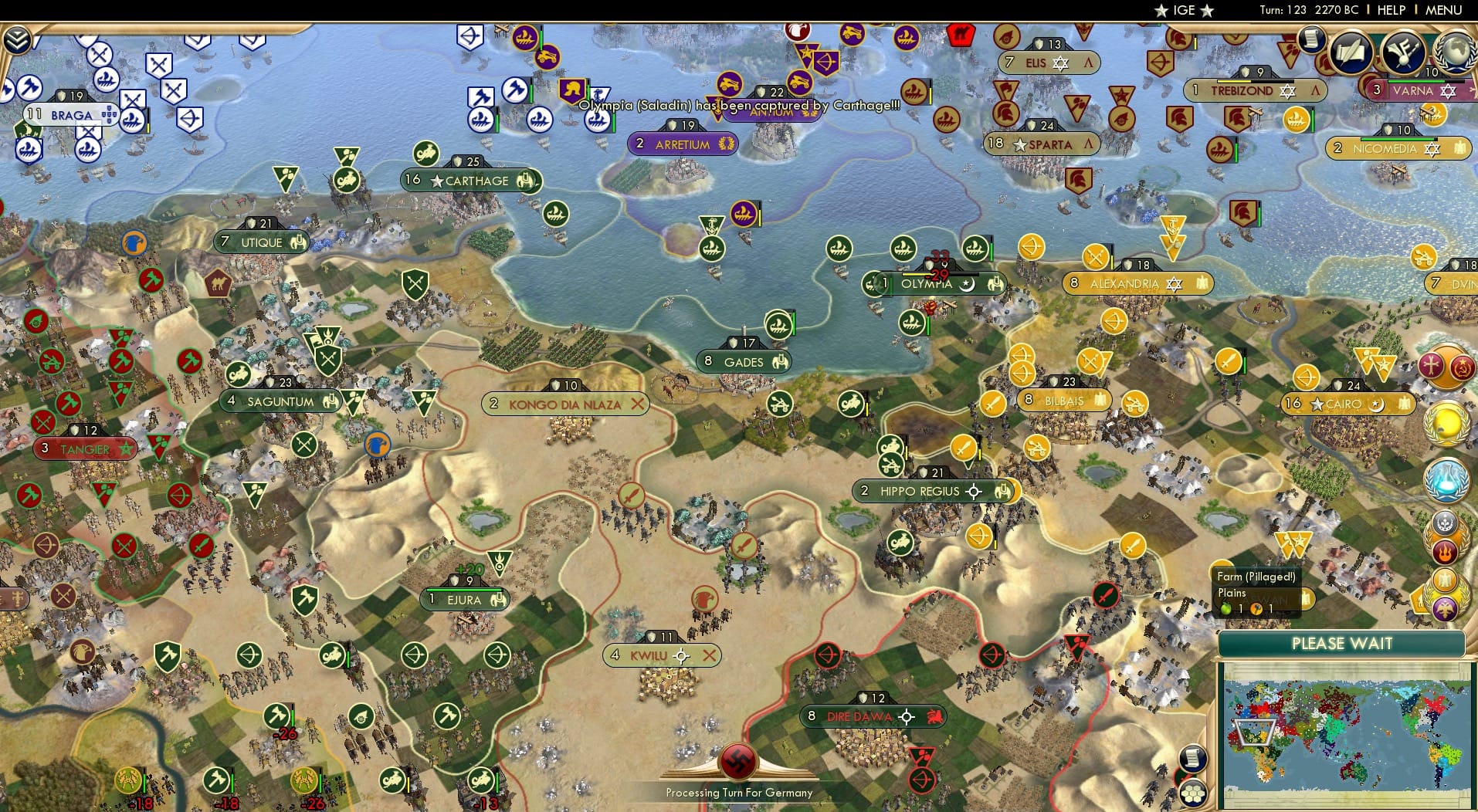Screen dimensions: 1478x812
Task: Click the science beaker notification on right edge
Action: 1447,481
